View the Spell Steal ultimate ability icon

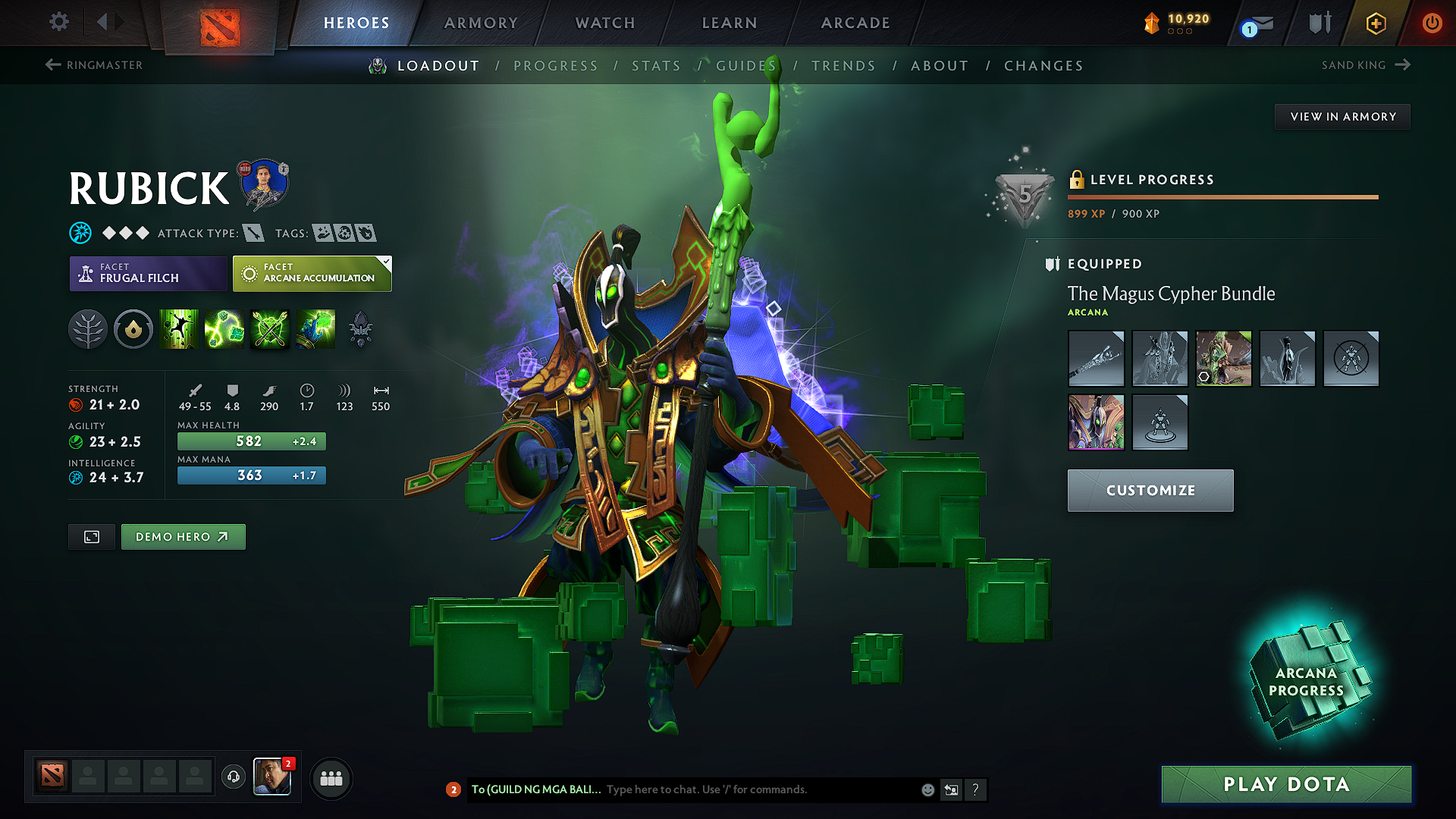point(315,329)
